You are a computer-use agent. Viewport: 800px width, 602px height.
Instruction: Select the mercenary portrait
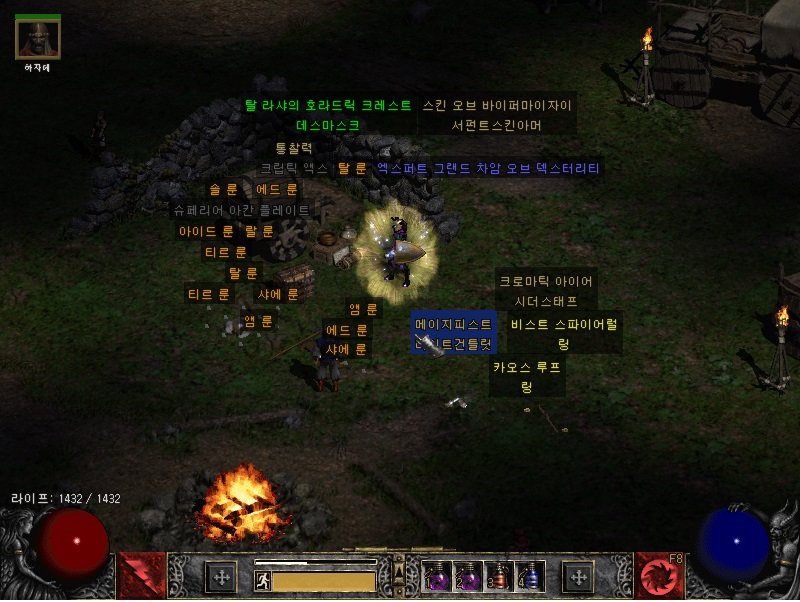point(38,38)
